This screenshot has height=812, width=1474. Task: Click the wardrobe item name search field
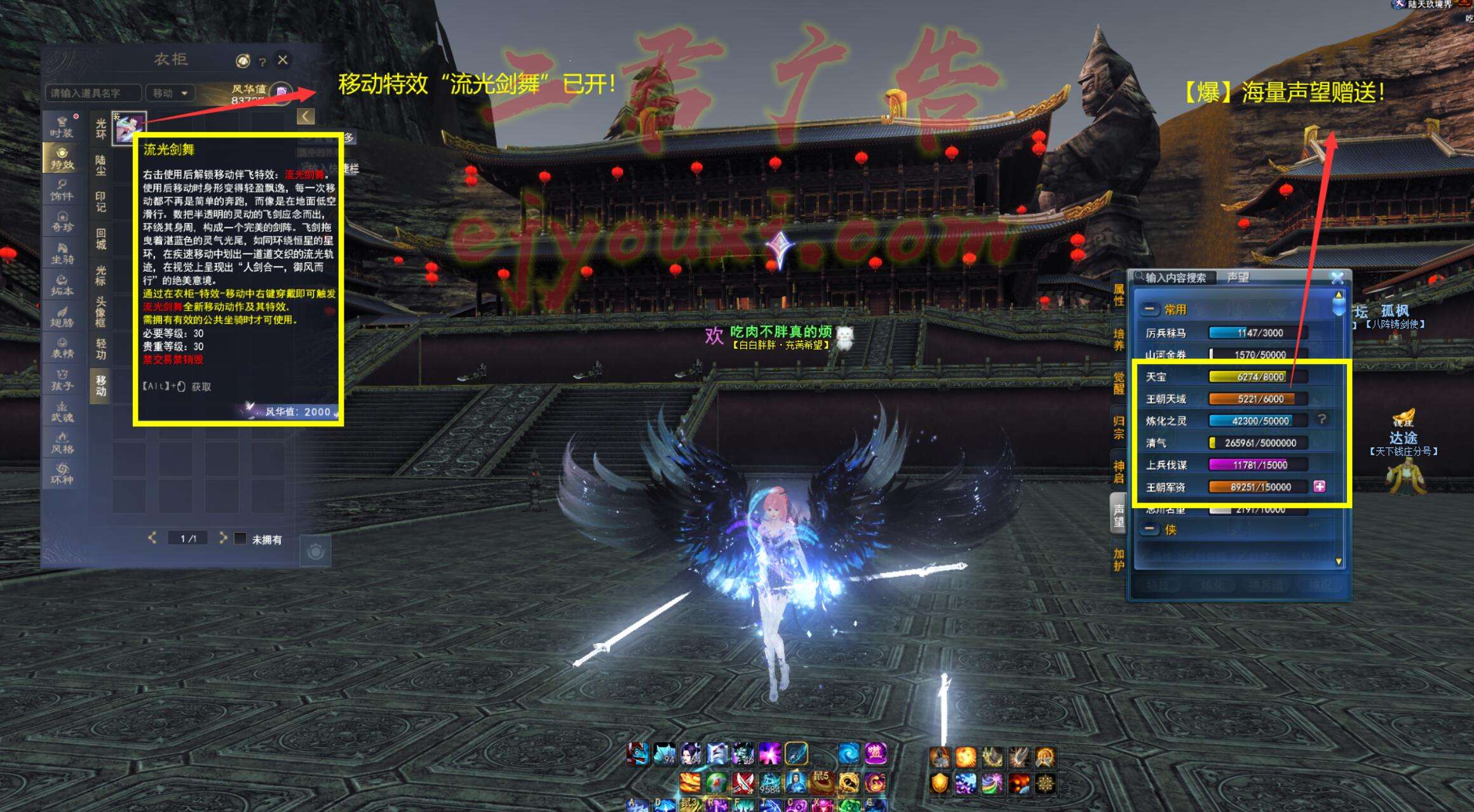click(x=93, y=93)
